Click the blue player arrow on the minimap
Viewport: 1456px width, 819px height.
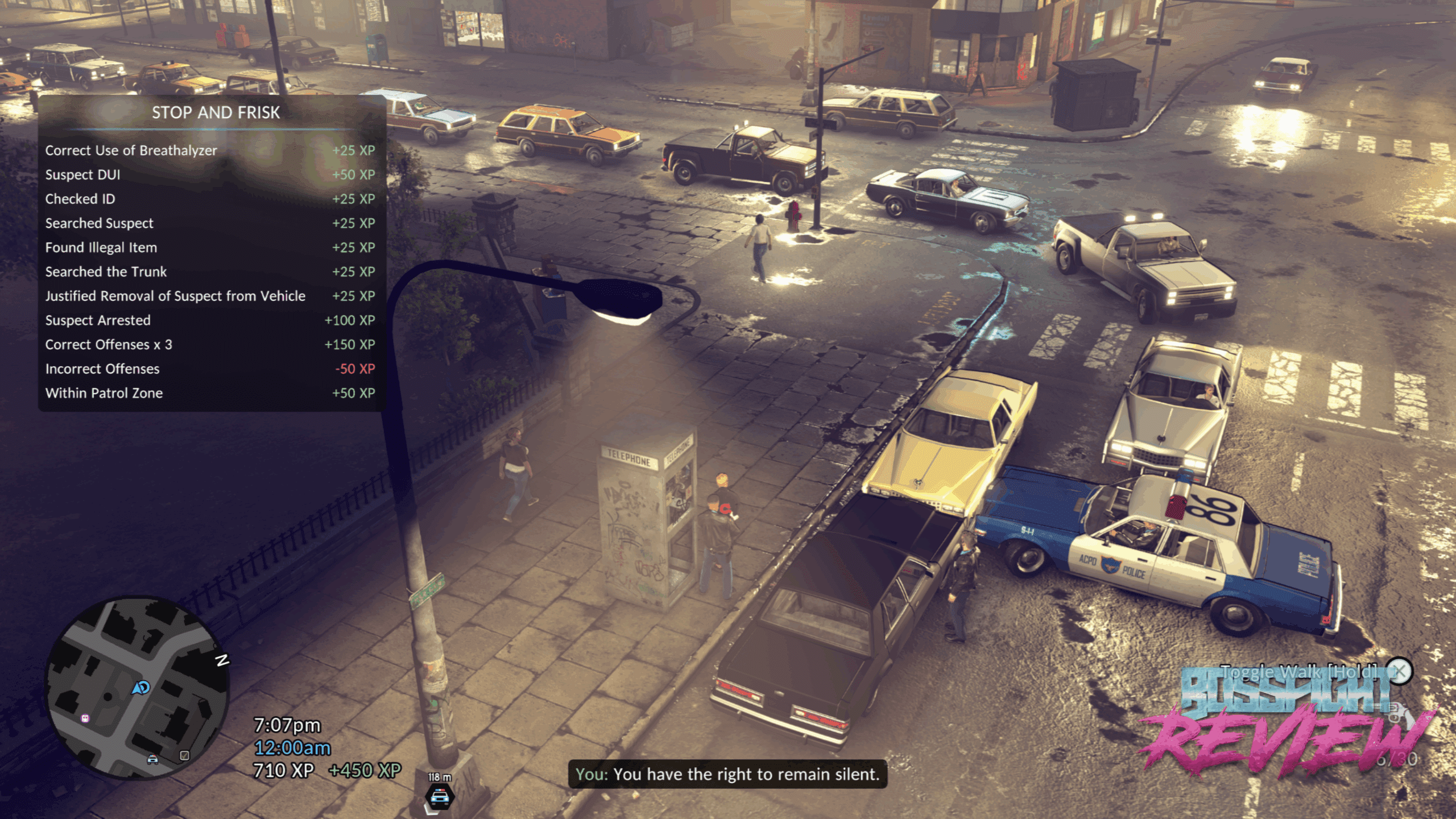pos(141,688)
